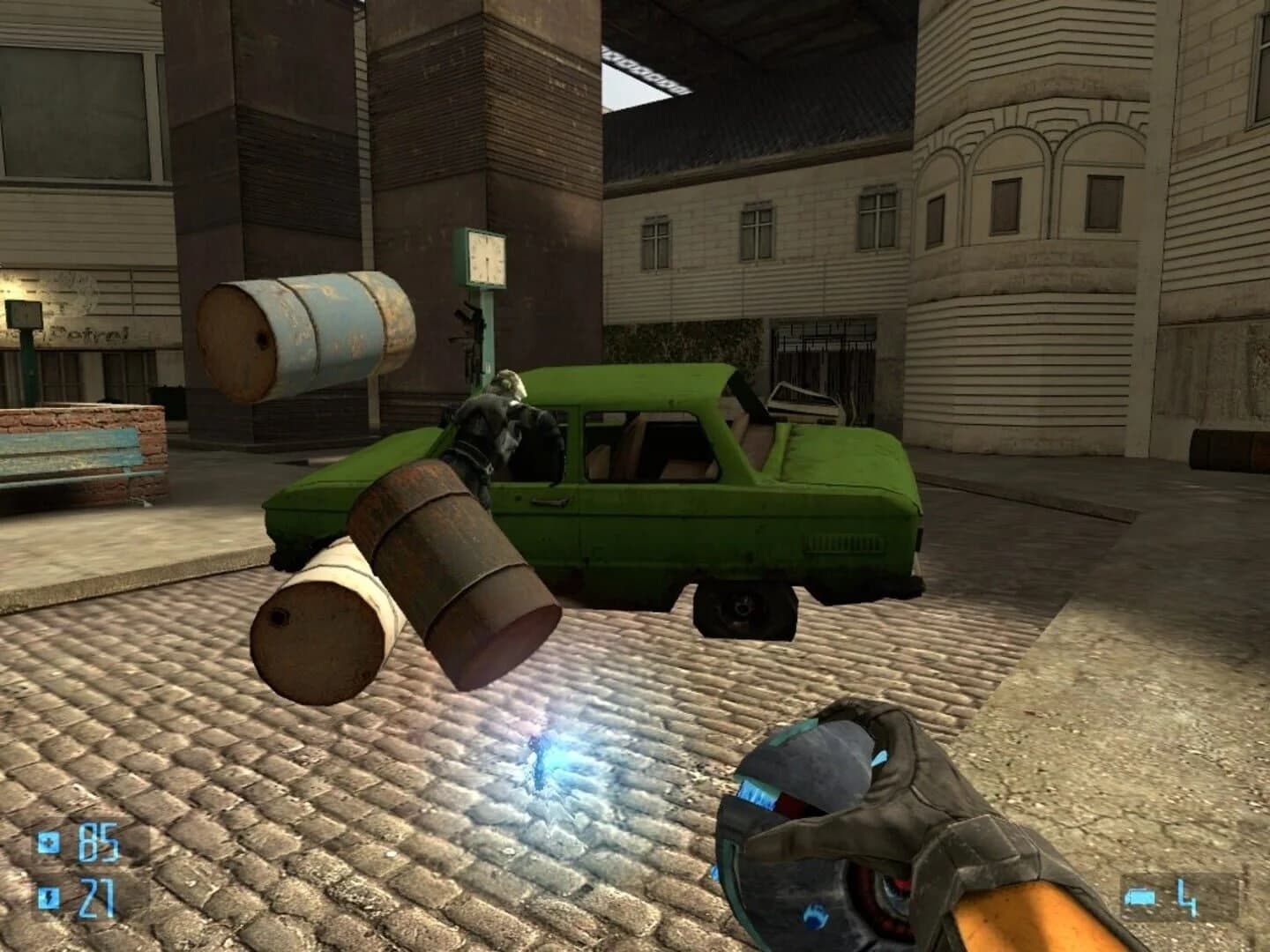The width and height of the screenshot is (1270, 952).
Task: Click the health value 85
Action: pos(99,842)
